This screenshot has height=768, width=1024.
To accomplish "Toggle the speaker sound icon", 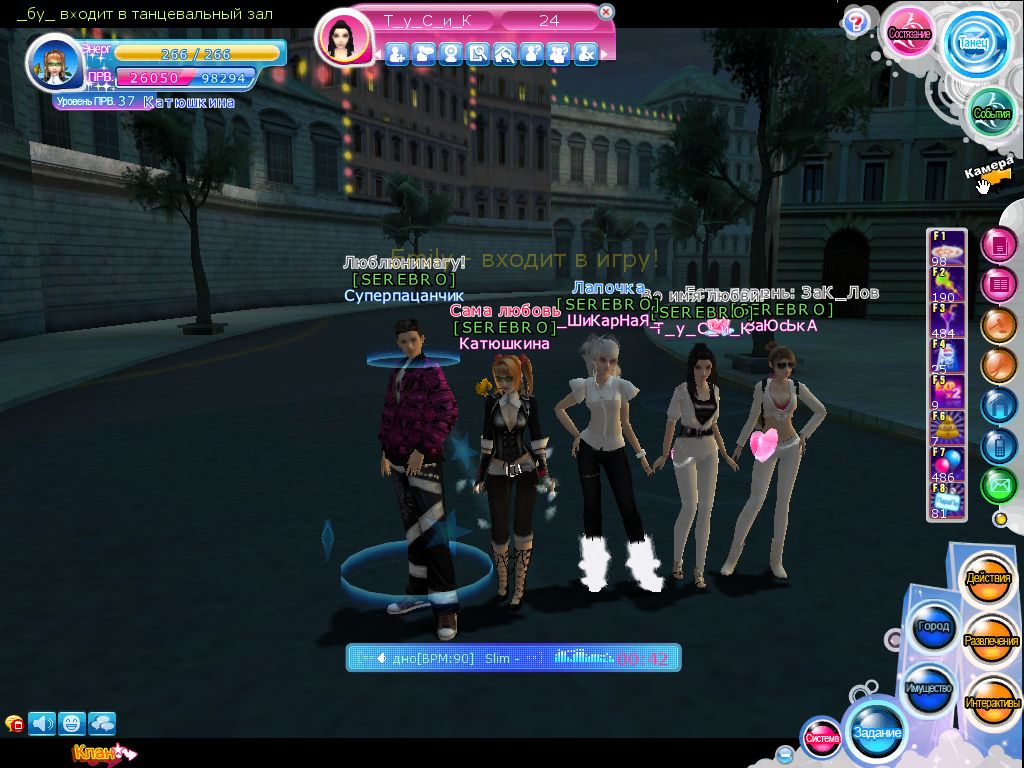I will point(42,722).
